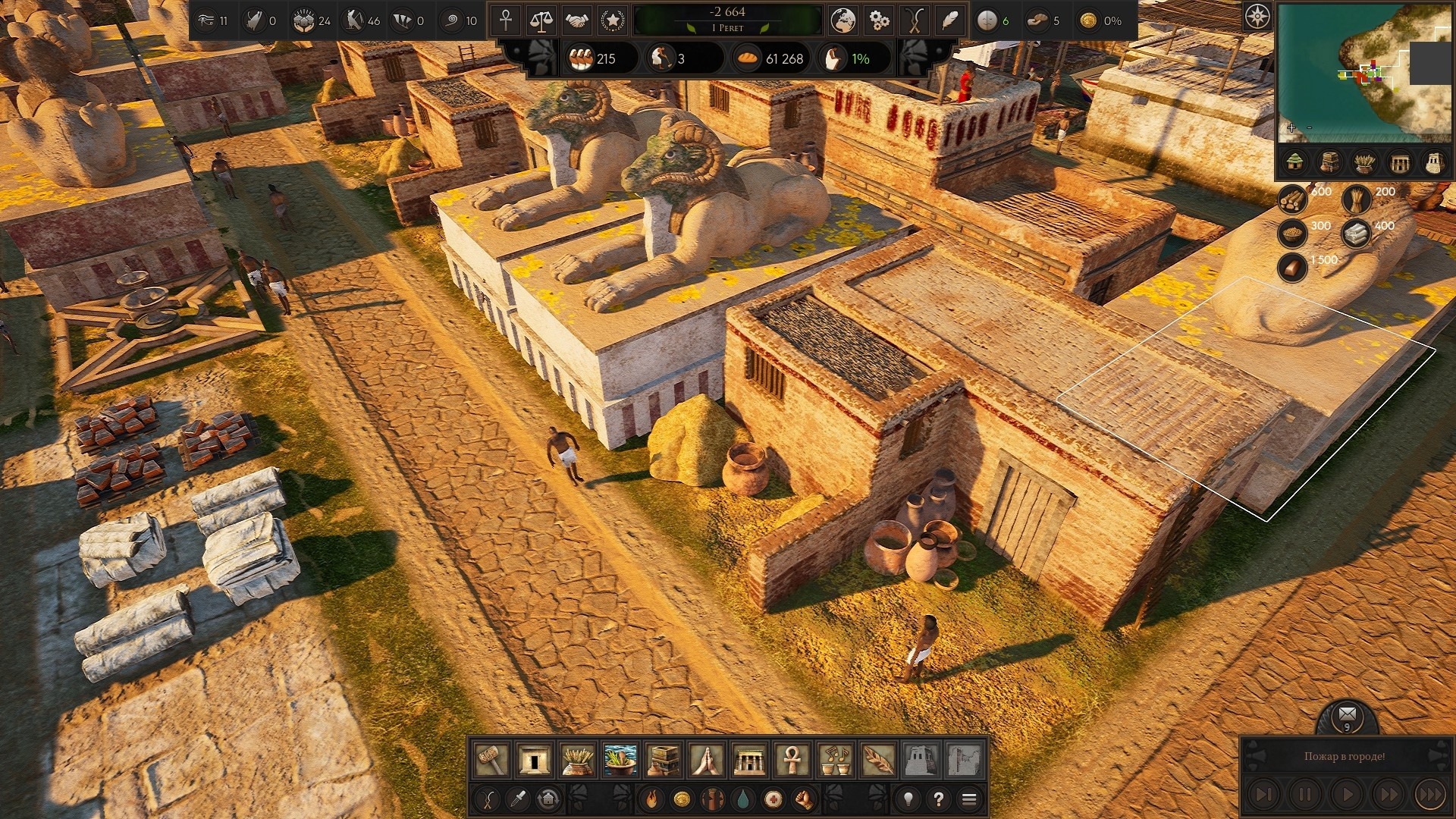Screen dimensions: 1456x819
Task: Choose the praying hands build category
Action: point(706,759)
